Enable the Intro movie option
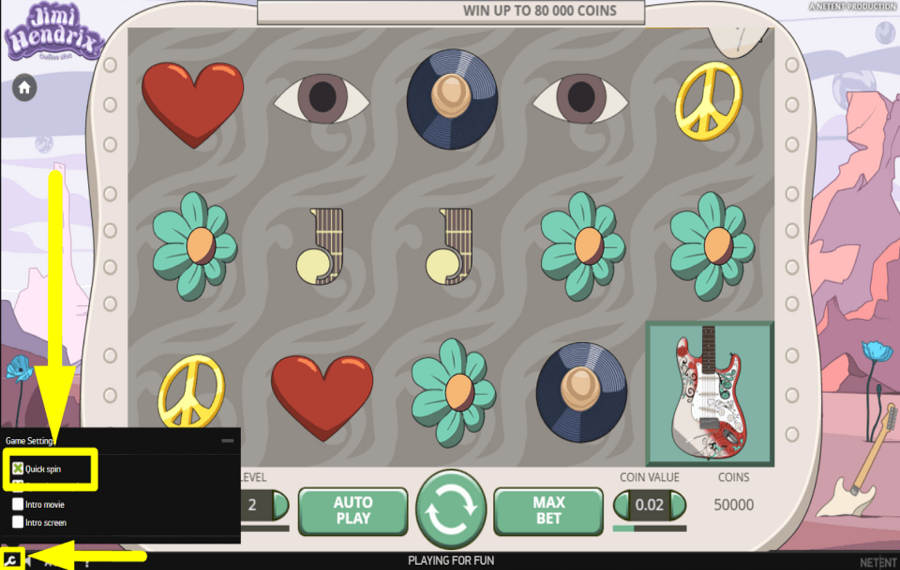900x570 pixels. point(18,505)
